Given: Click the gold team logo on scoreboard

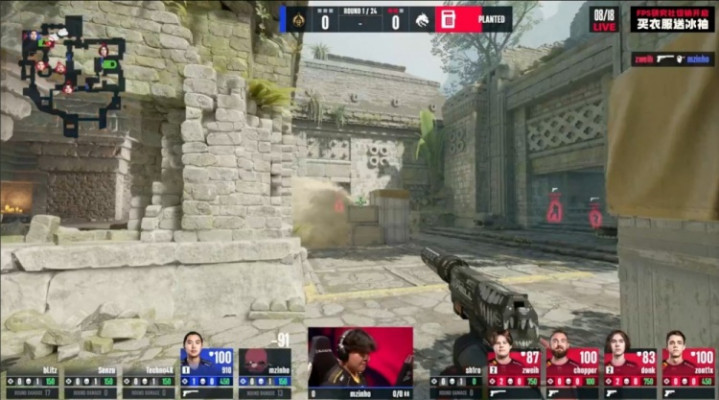Looking at the screenshot, I should [297, 19].
